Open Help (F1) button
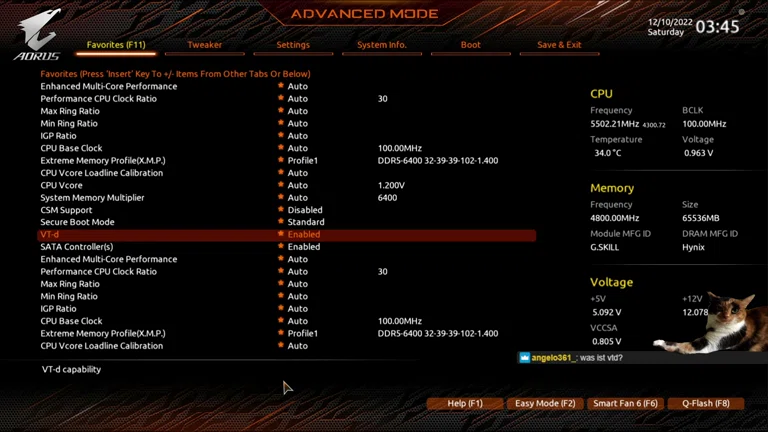Screen dimensions: 768x432 click(x=464, y=403)
